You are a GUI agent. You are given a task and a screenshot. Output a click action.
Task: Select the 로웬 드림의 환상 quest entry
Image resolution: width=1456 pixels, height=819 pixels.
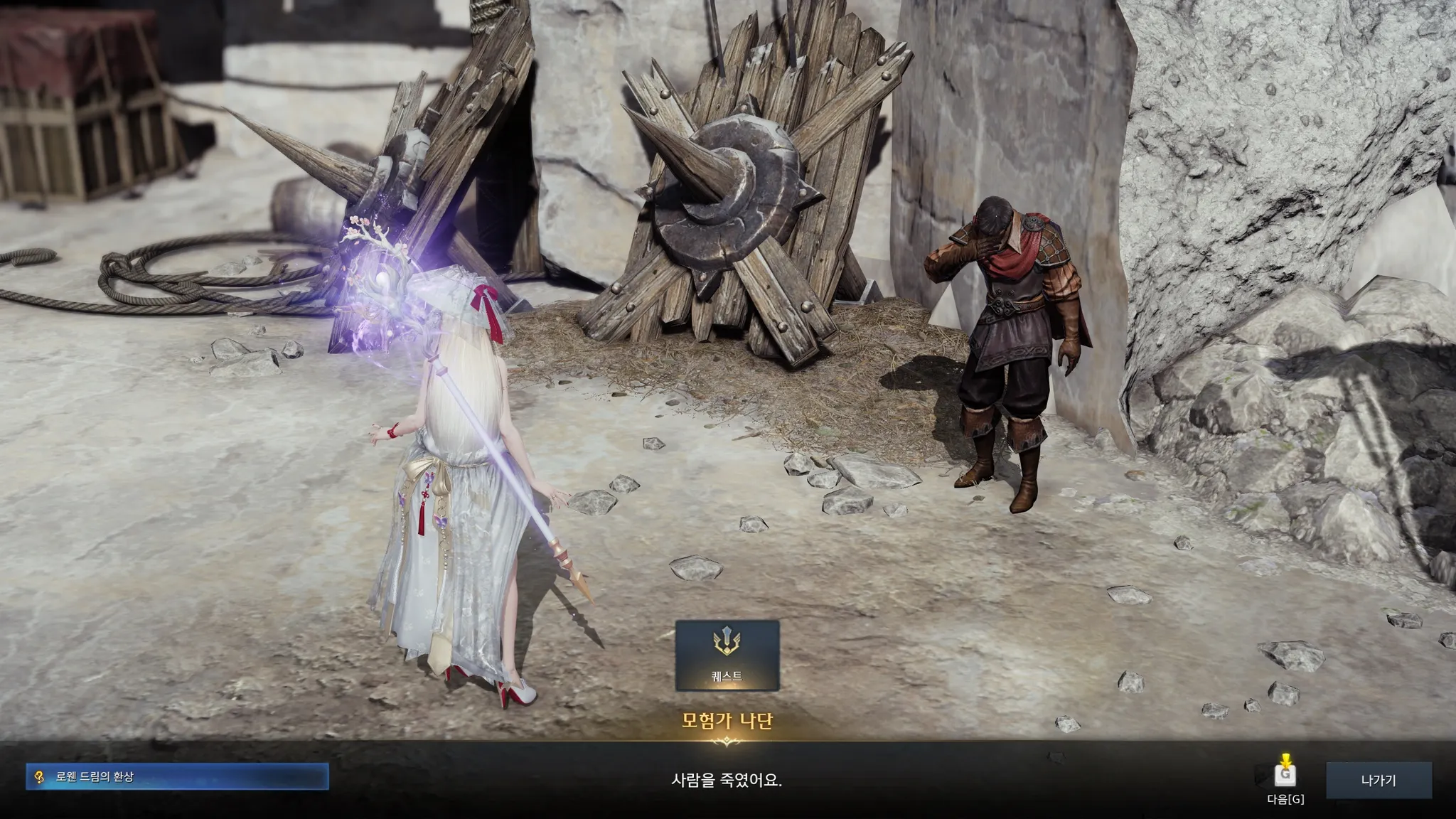coord(177,777)
